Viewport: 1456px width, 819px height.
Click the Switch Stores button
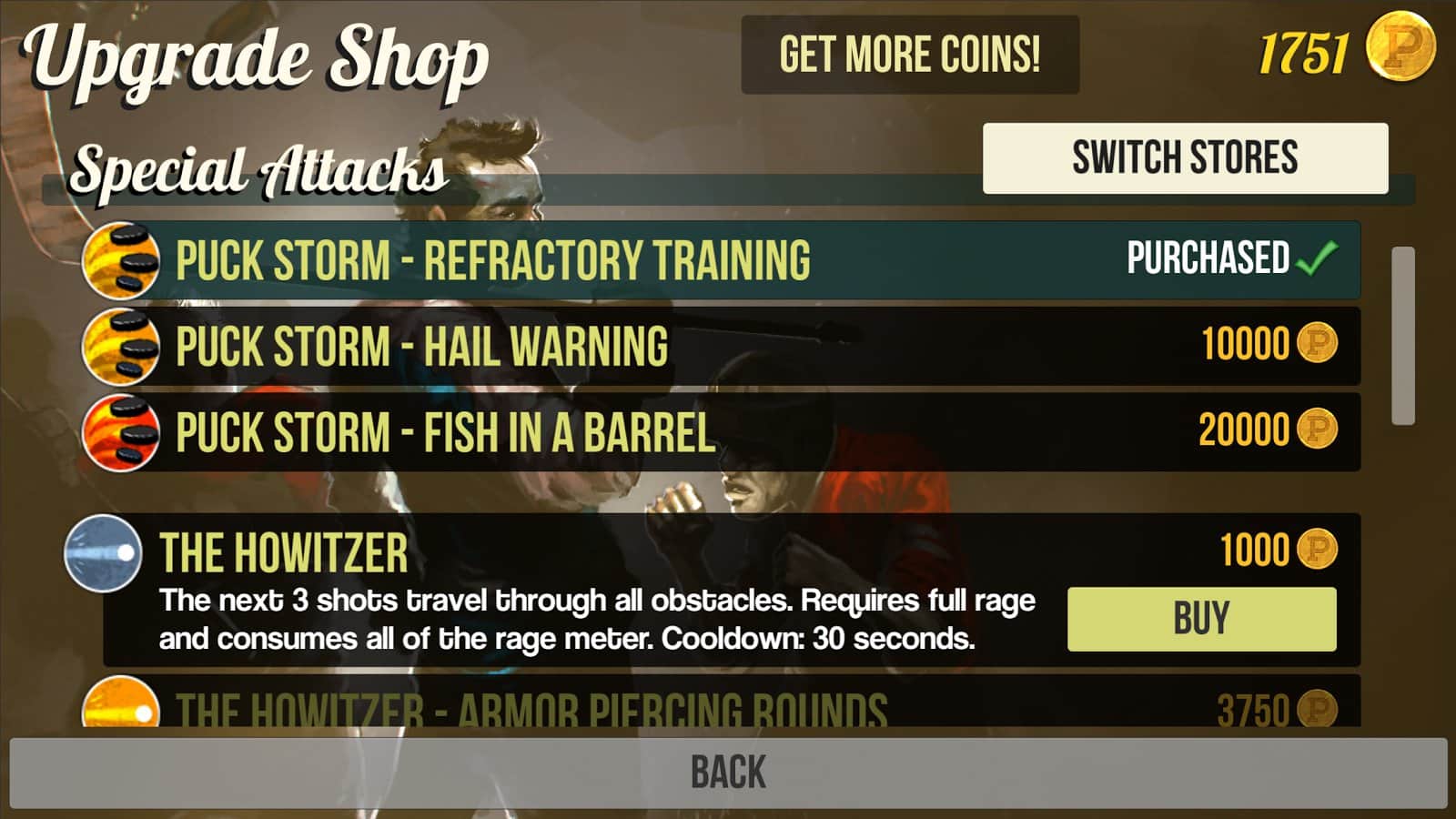(1185, 158)
